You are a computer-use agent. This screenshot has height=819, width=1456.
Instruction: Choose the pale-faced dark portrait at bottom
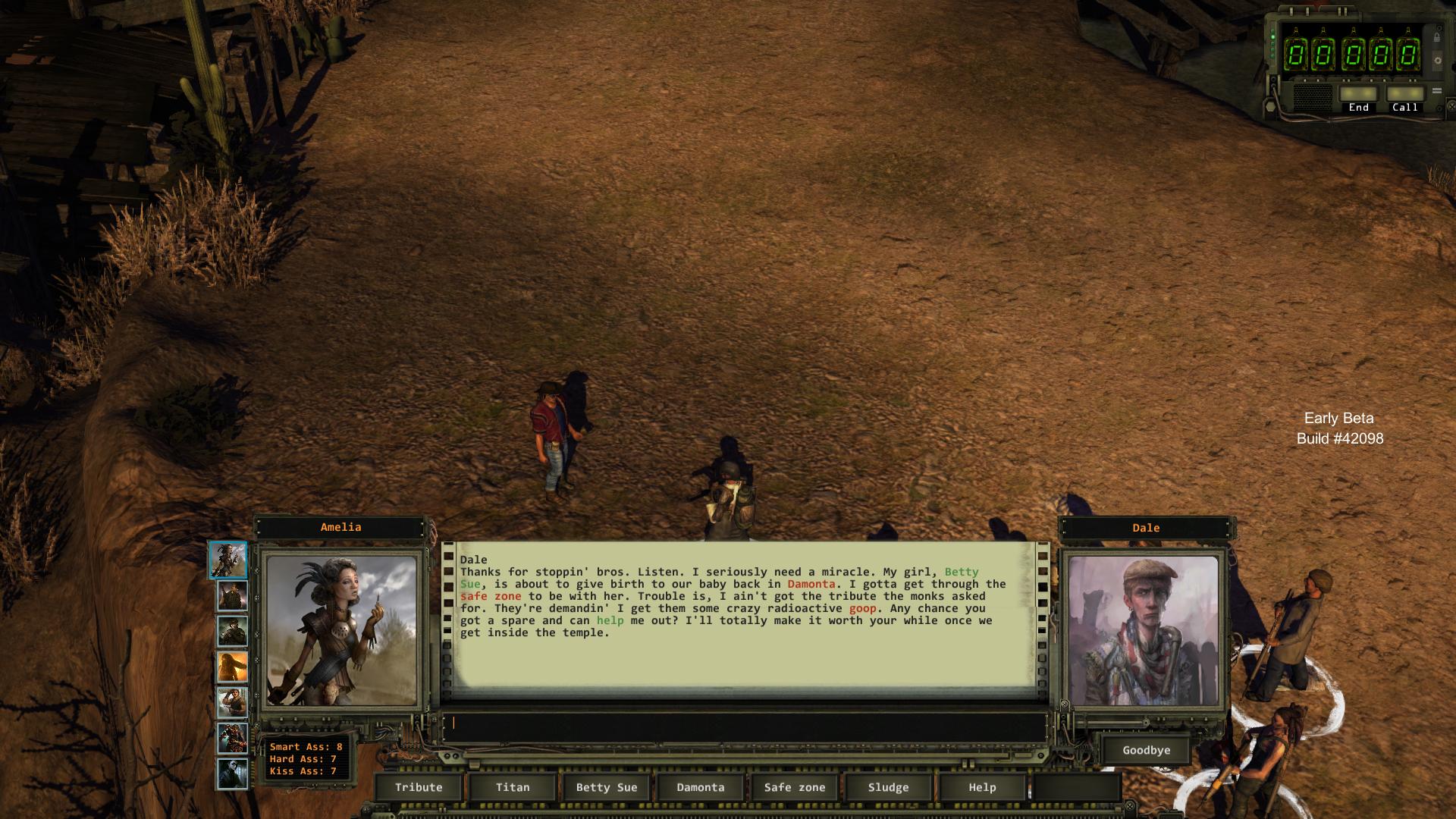click(x=232, y=773)
